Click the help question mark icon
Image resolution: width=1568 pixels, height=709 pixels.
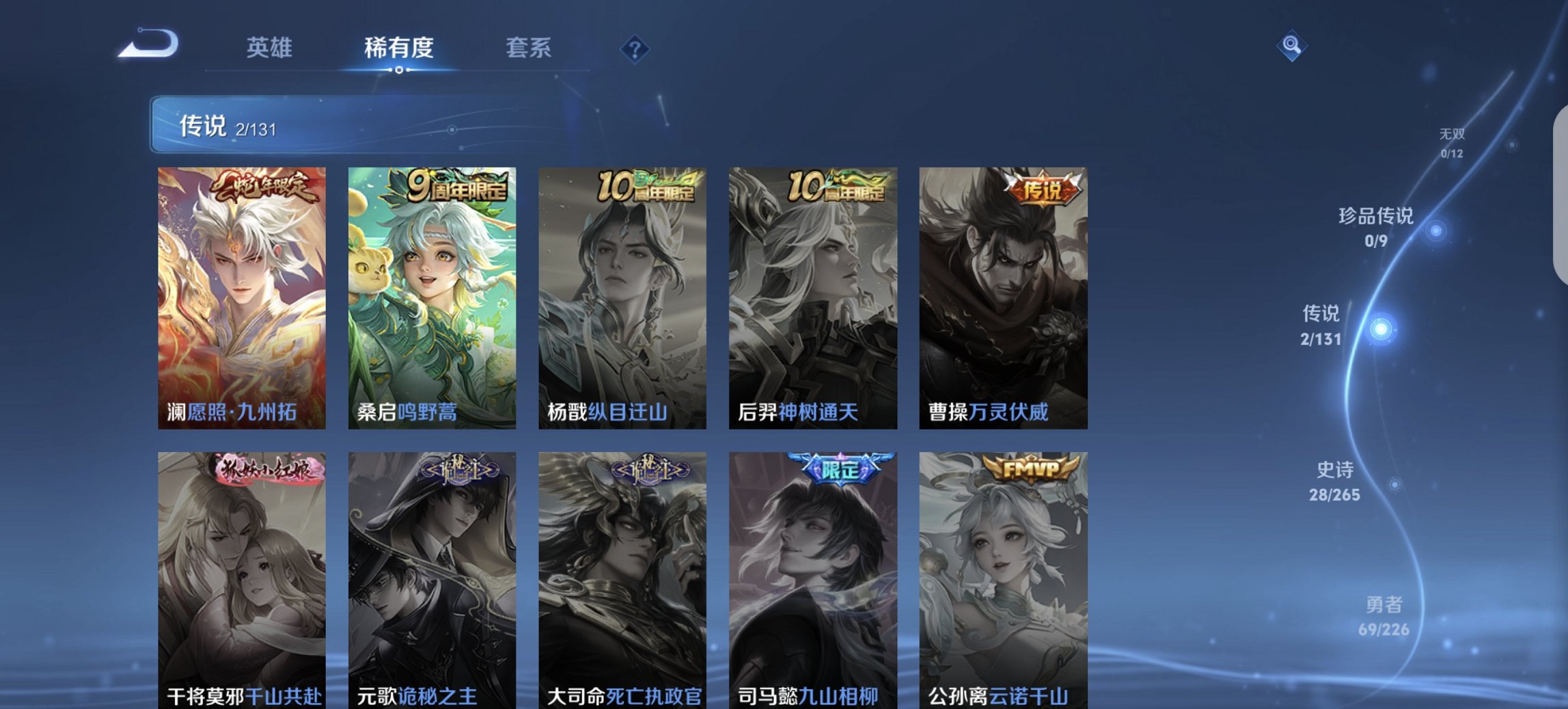634,48
